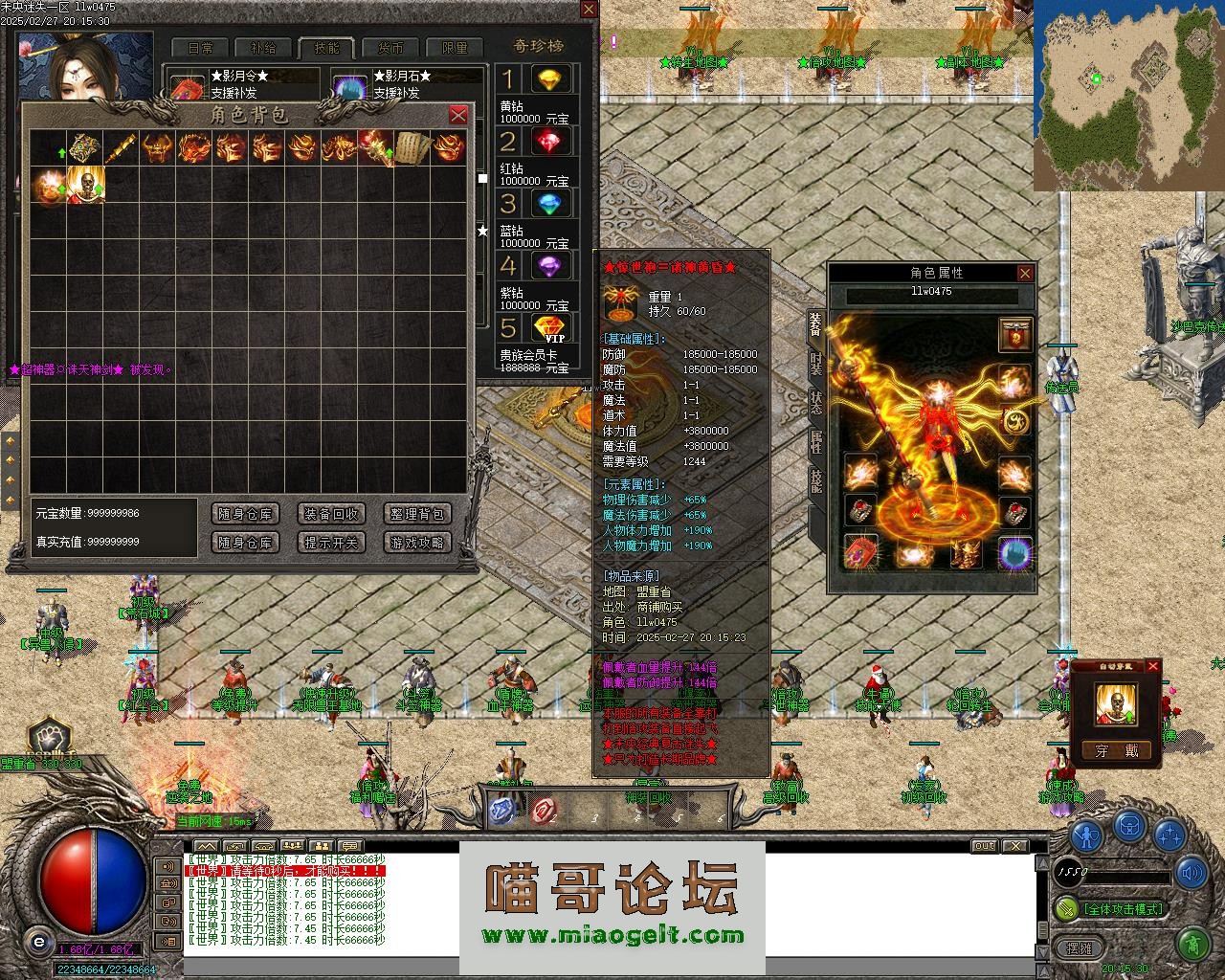Open the 摆摊 stall button
The image size is (1225, 980).
[1079, 947]
